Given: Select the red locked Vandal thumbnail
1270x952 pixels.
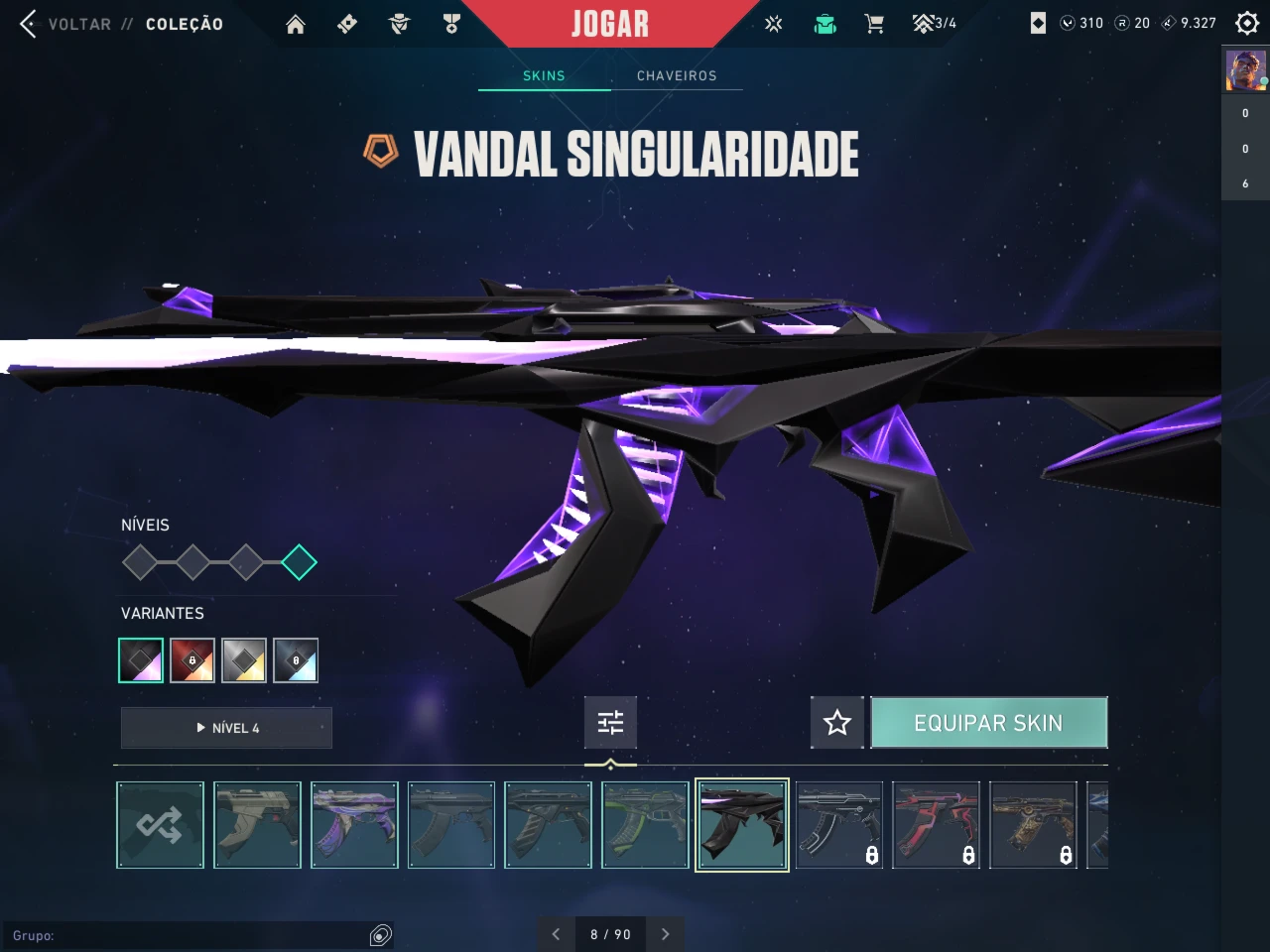Looking at the screenshot, I should click(936, 825).
